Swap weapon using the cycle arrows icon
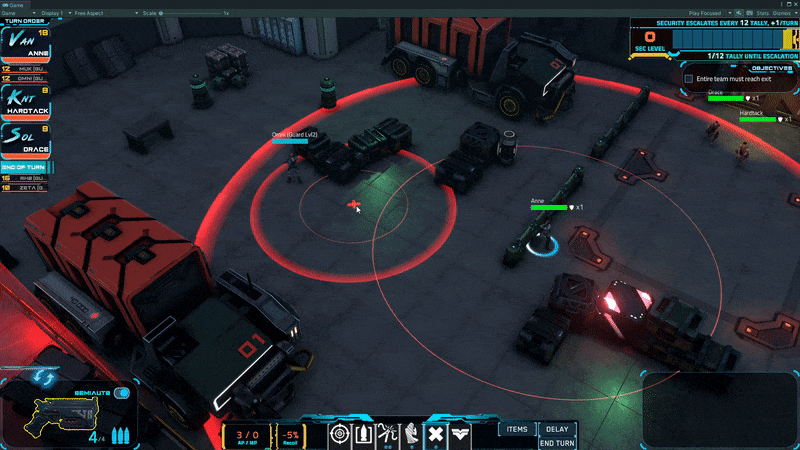The image size is (800, 450). coord(43,378)
